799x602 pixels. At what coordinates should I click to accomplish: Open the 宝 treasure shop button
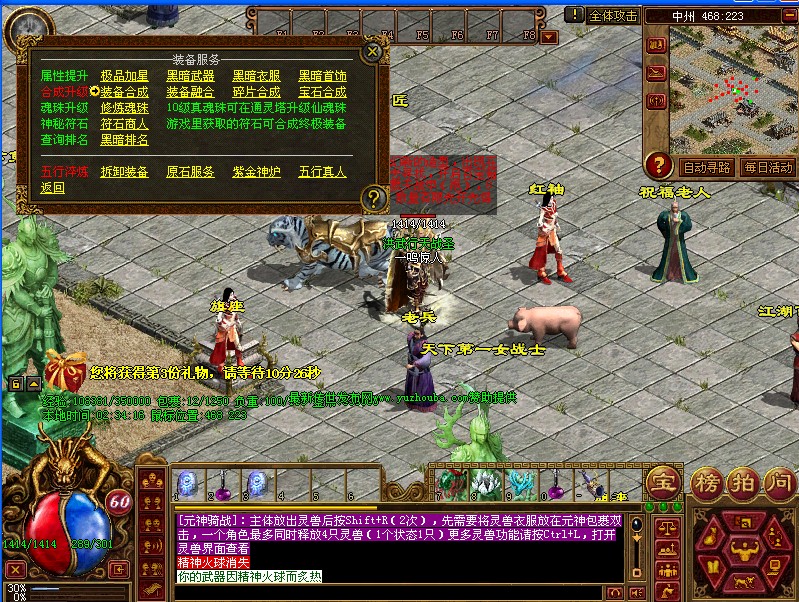[x=664, y=480]
